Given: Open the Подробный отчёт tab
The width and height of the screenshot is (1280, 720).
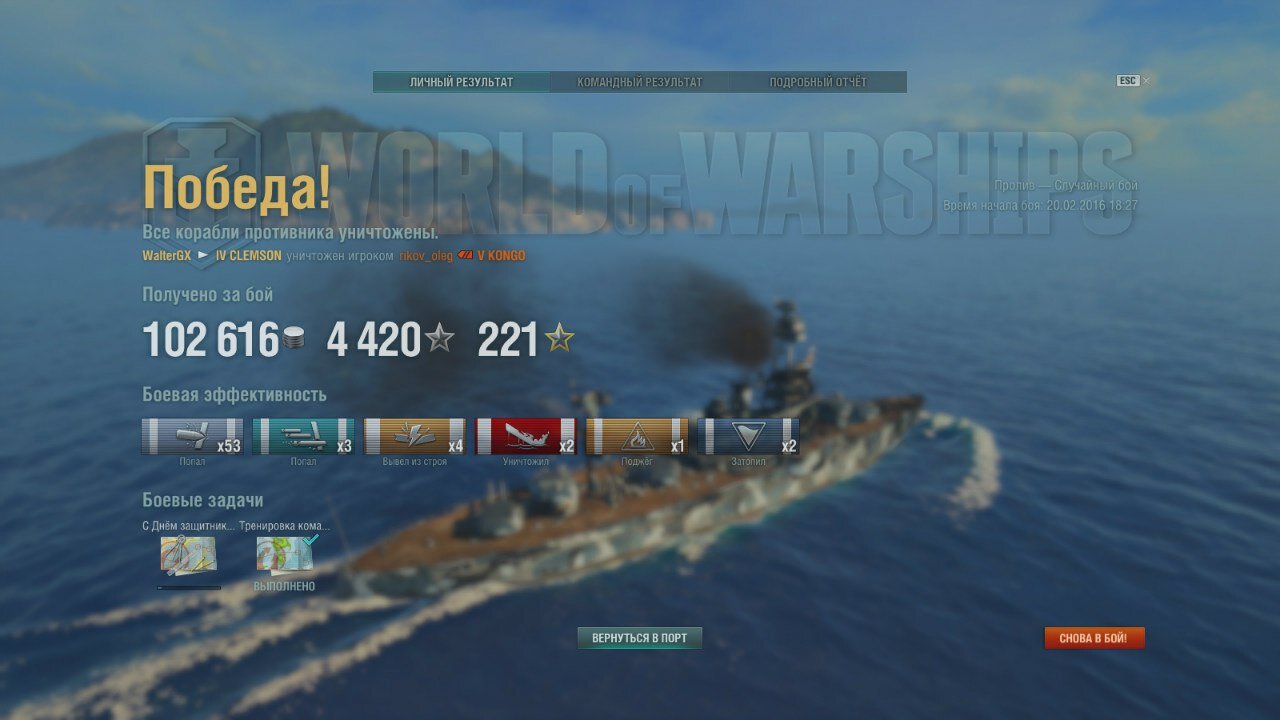Looking at the screenshot, I should pyautogui.click(x=817, y=82).
